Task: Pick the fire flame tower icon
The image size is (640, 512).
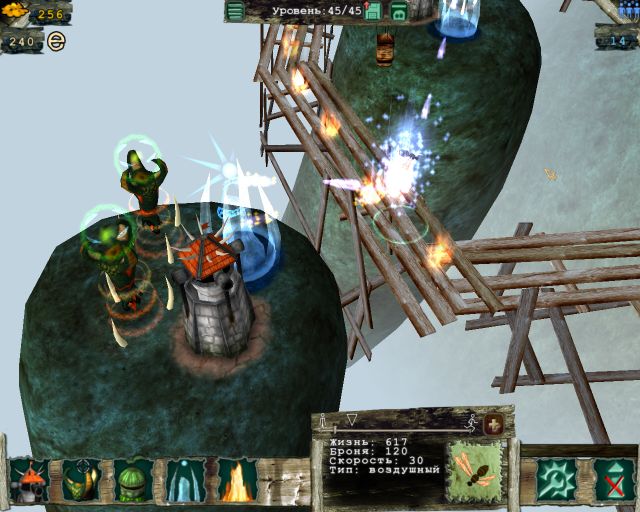Action: [x=238, y=481]
